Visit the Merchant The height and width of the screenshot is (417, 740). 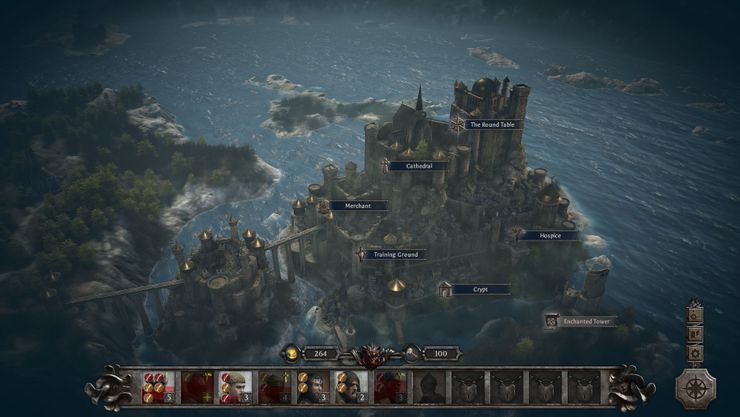click(357, 205)
